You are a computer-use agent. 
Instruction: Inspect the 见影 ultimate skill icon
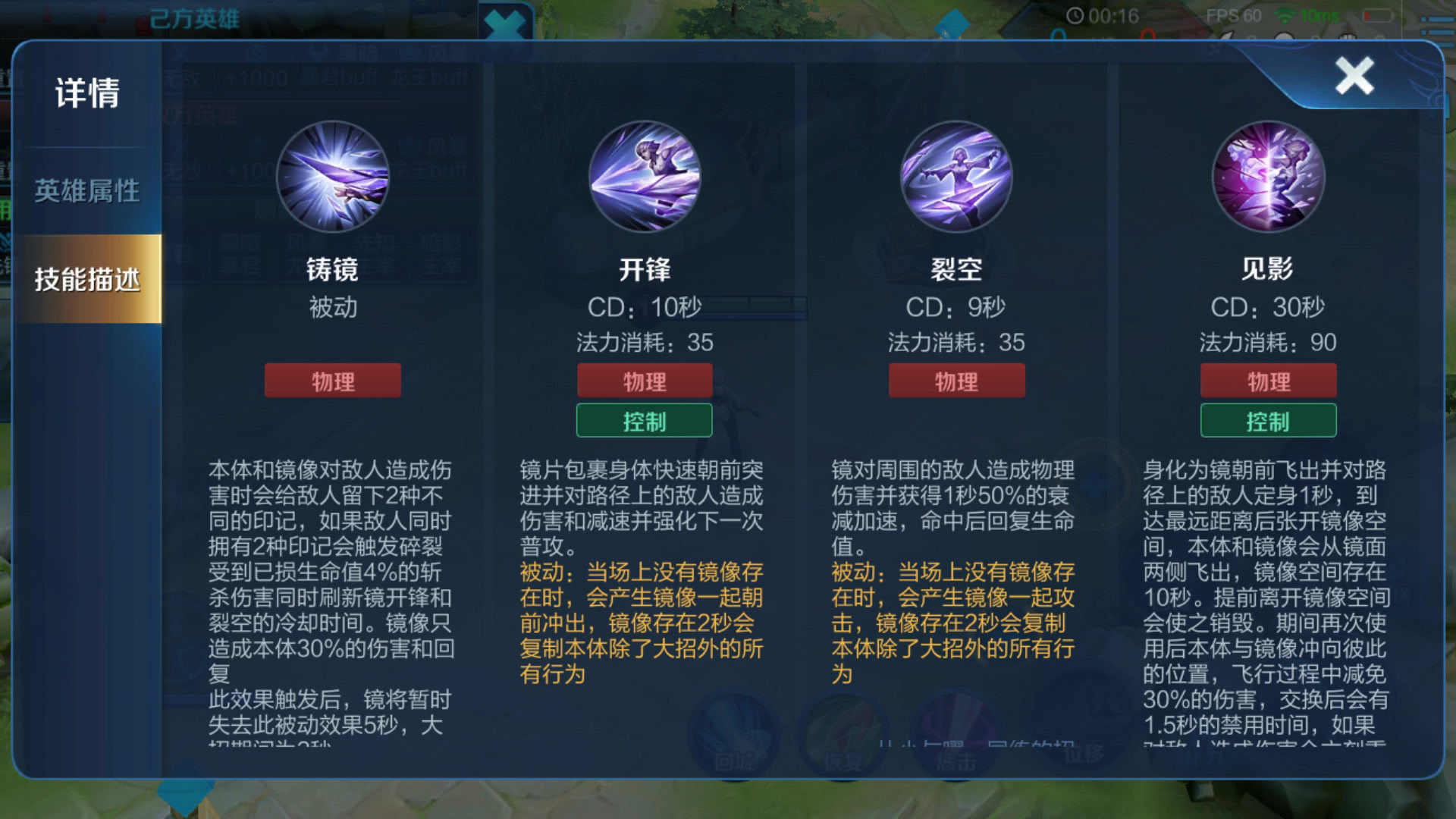[1269, 176]
